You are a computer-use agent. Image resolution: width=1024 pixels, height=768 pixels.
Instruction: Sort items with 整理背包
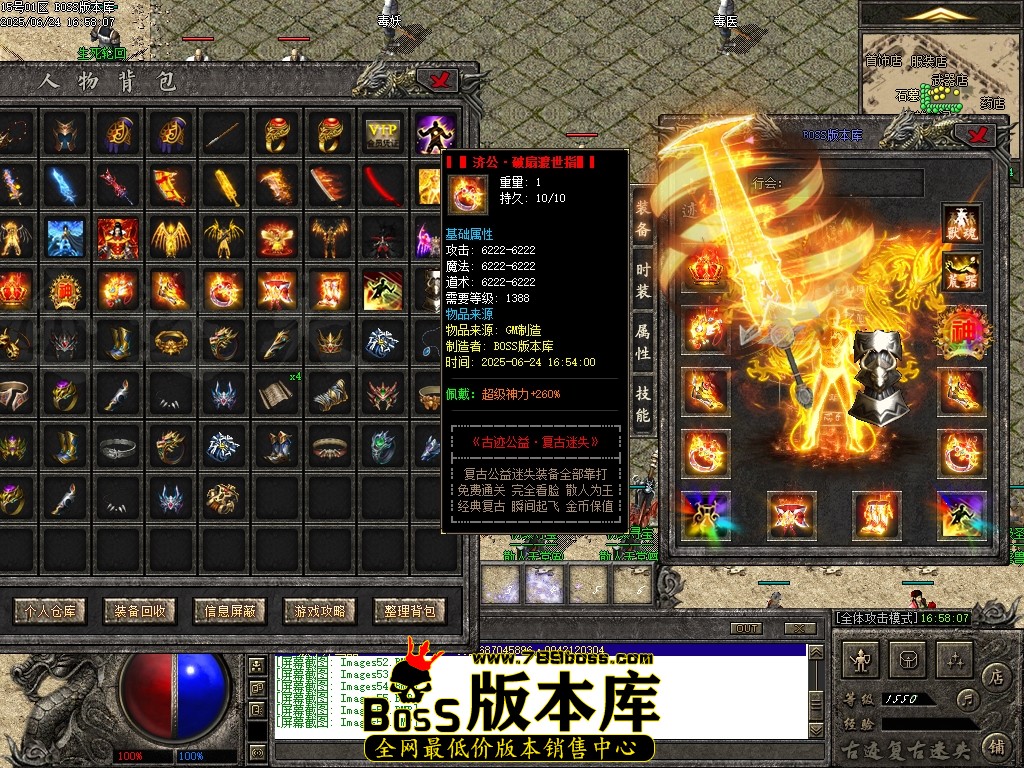(x=410, y=610)
